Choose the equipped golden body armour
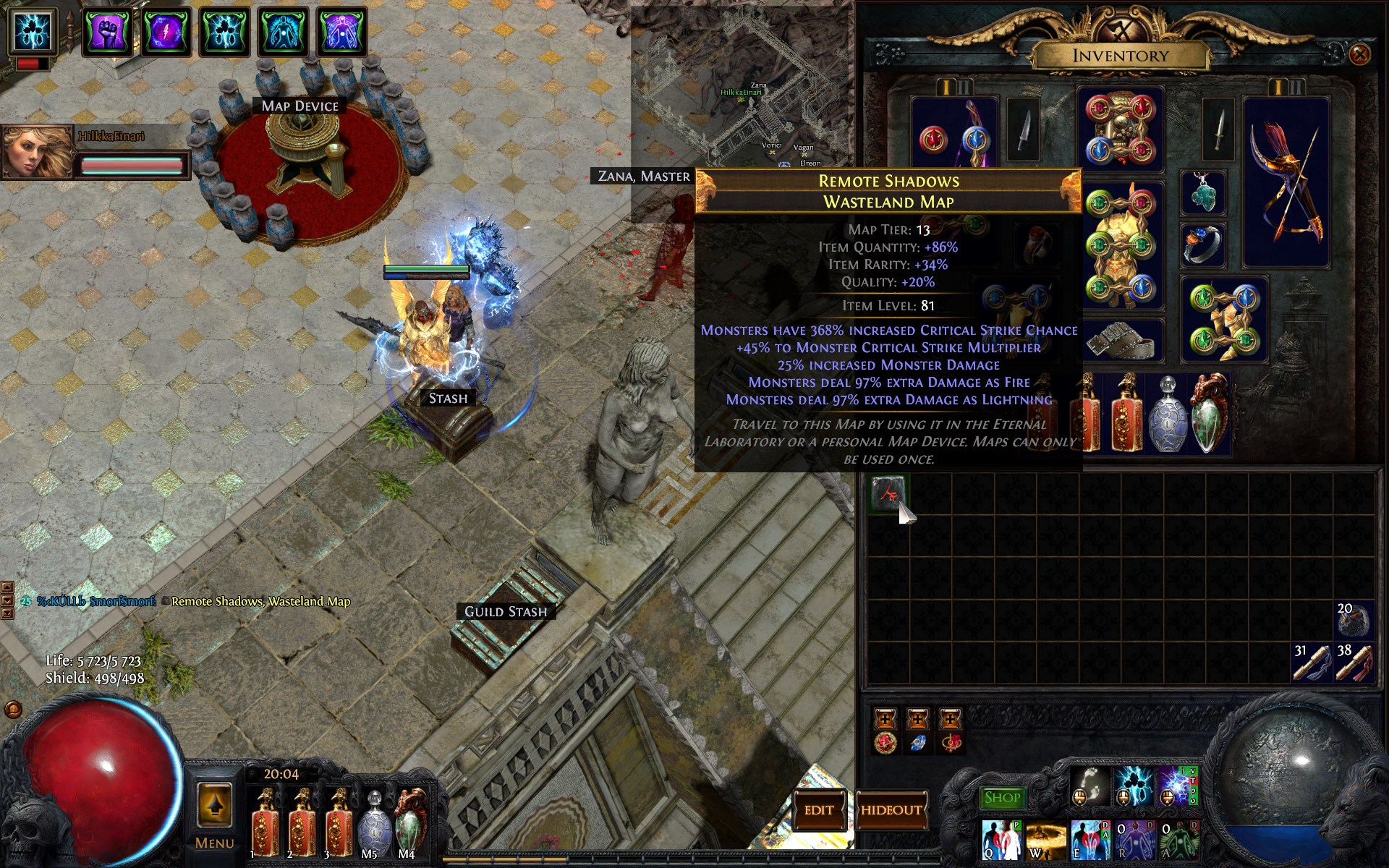Viewport: 1389px width, 868px height. coord(1120,246)
